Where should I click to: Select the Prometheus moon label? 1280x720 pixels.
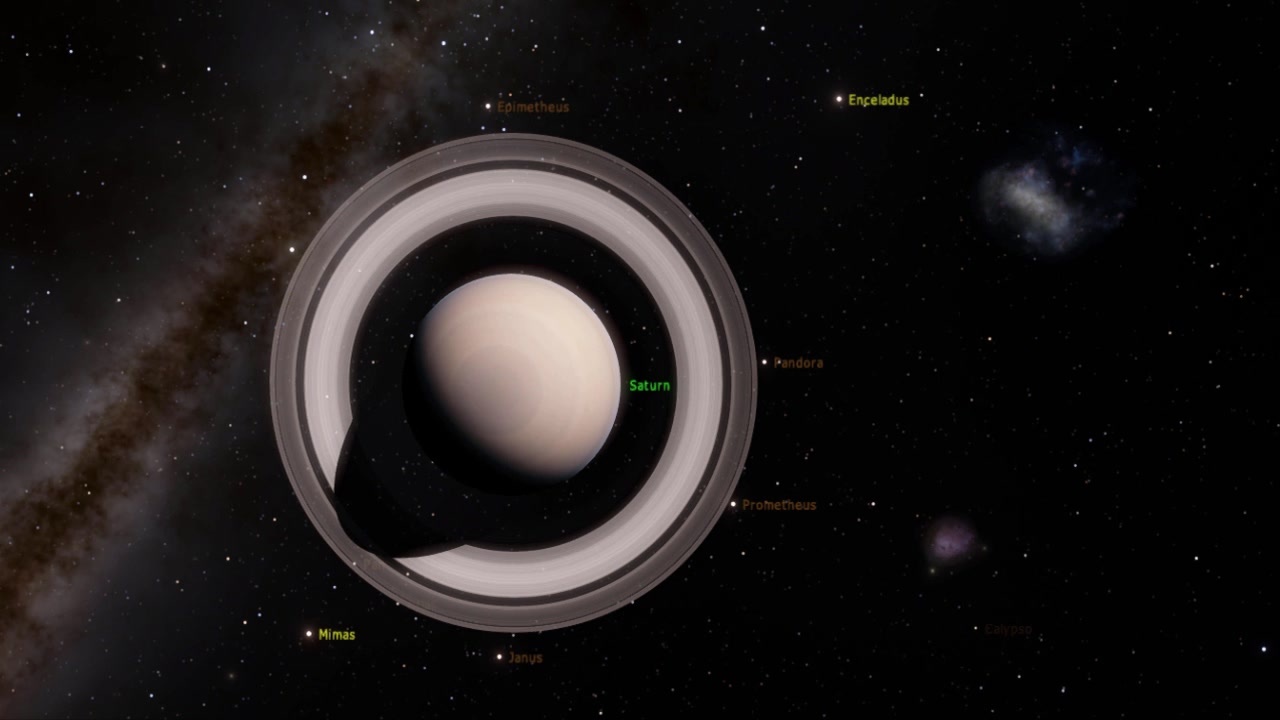[778, 505]
